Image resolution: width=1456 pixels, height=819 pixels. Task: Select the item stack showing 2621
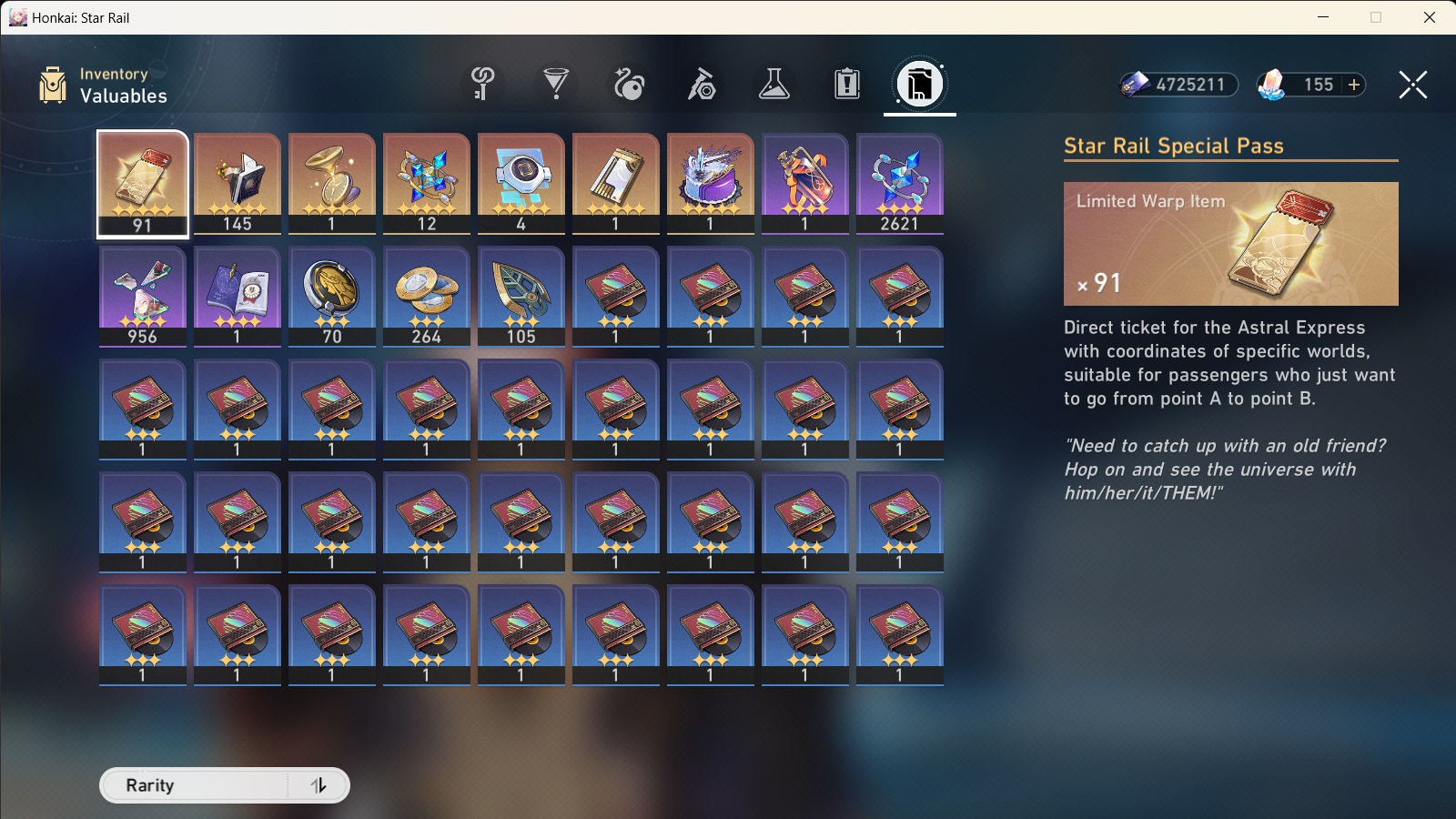point(899,182)
